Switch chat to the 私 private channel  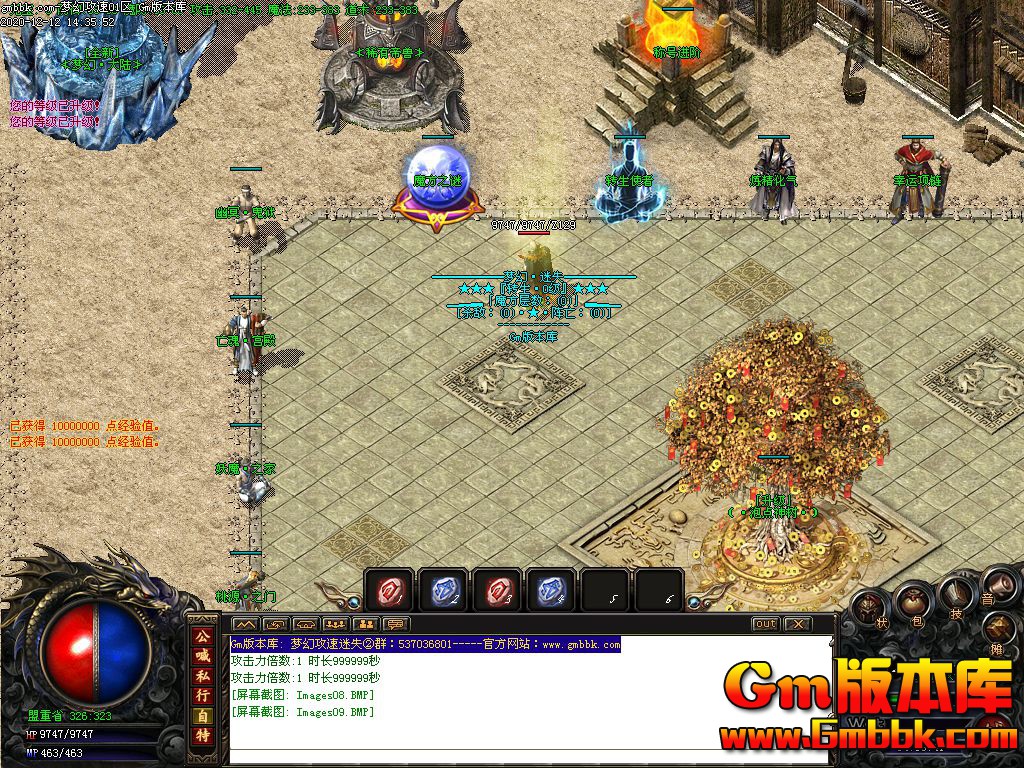(x=202, y=675)
